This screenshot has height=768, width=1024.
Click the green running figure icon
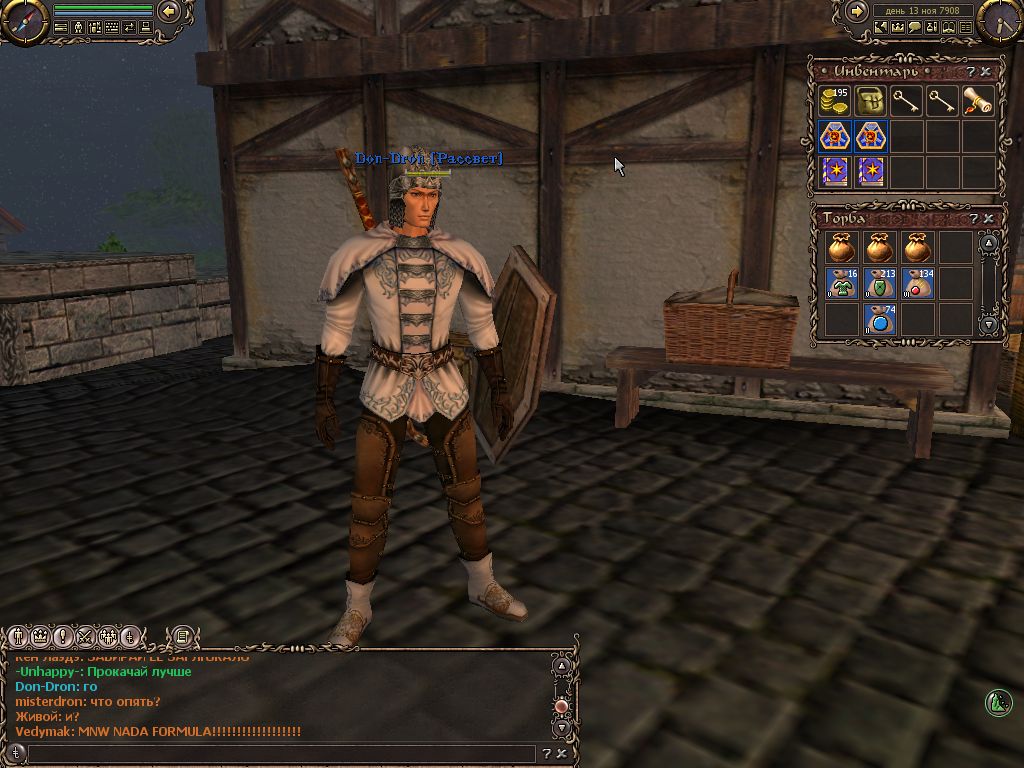[998, 703]
